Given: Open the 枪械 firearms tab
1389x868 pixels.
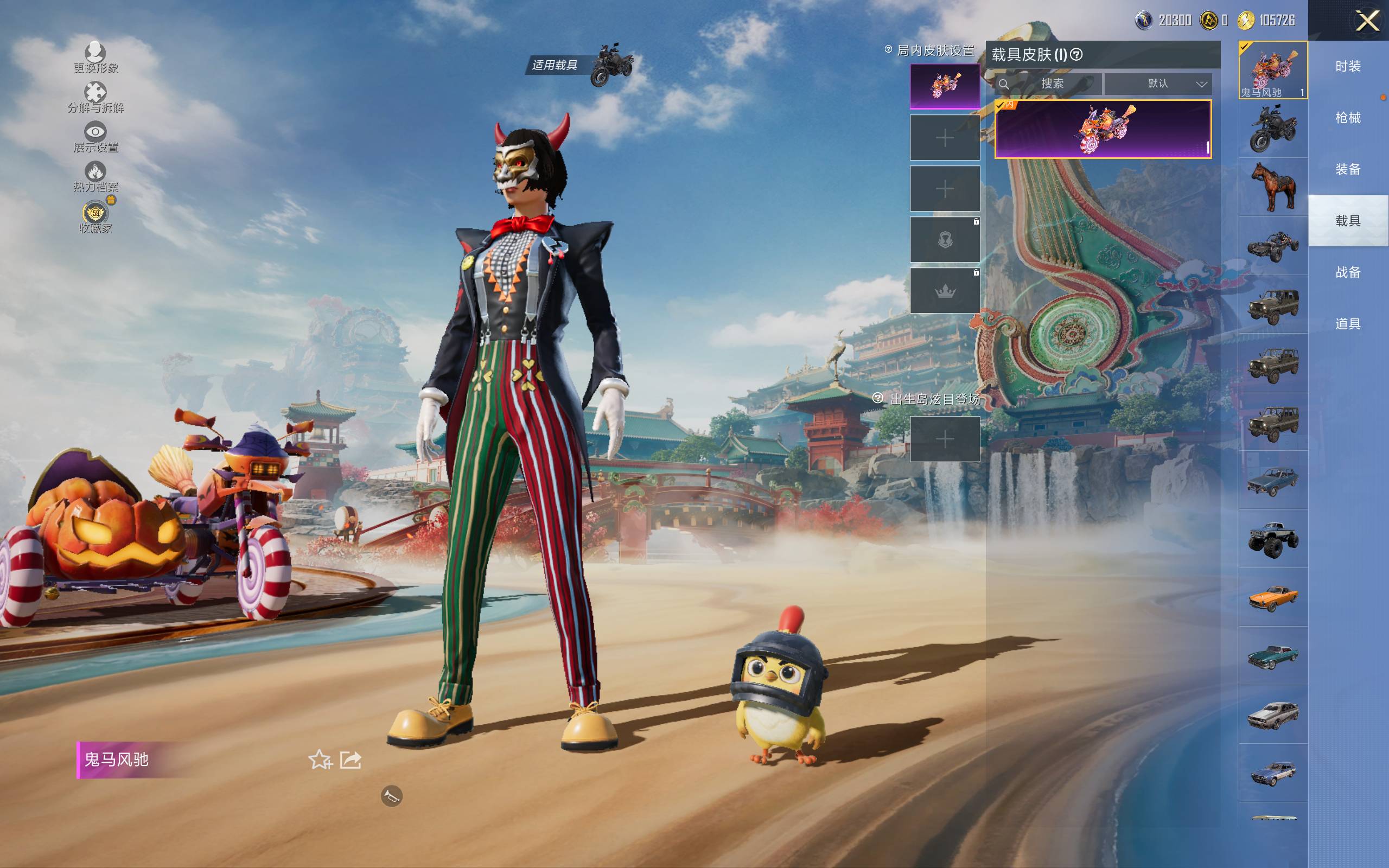Looking at the screenshot, I should pos(1348,118).
